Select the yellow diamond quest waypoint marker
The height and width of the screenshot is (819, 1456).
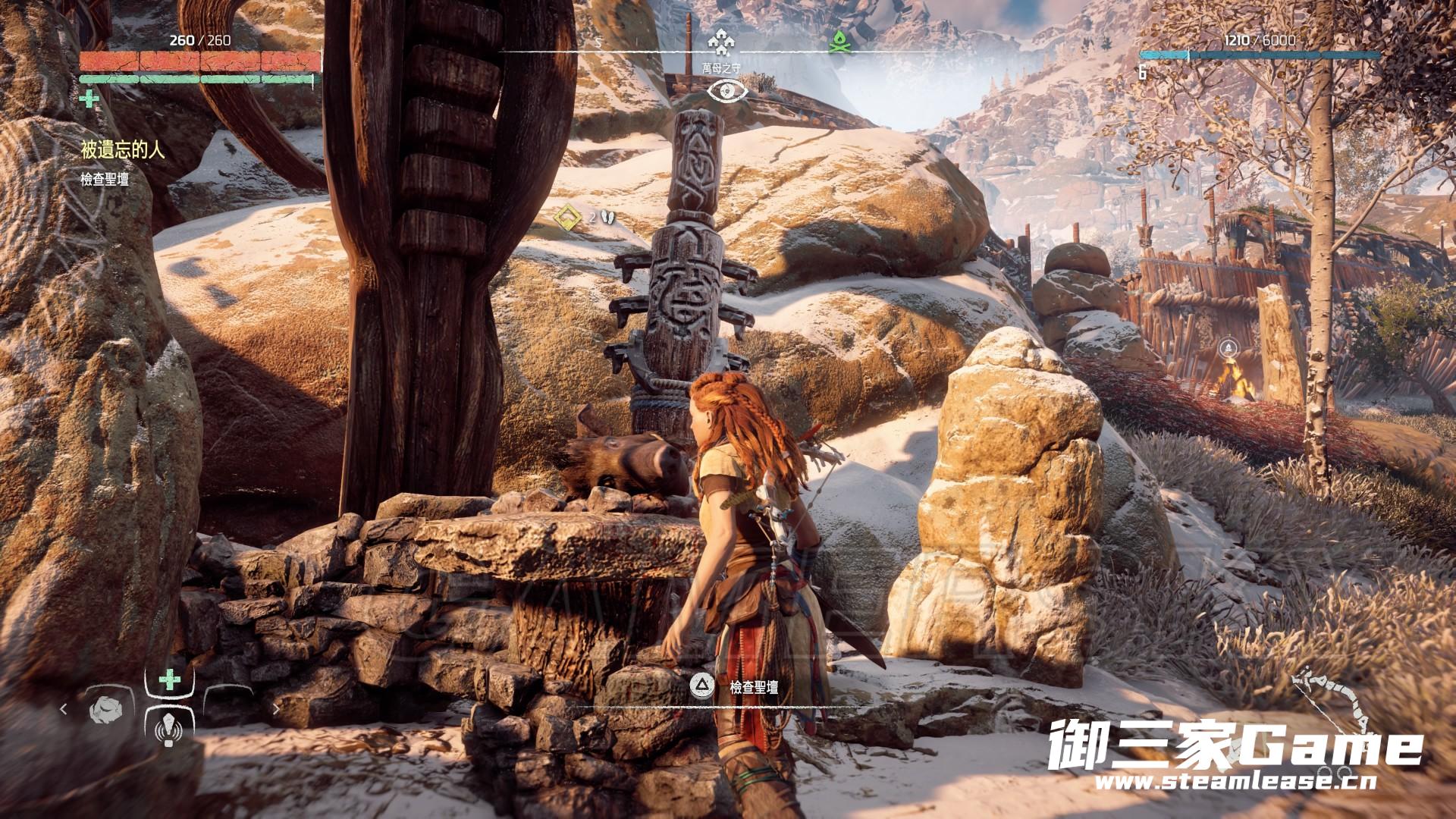[x=564, y=218]
